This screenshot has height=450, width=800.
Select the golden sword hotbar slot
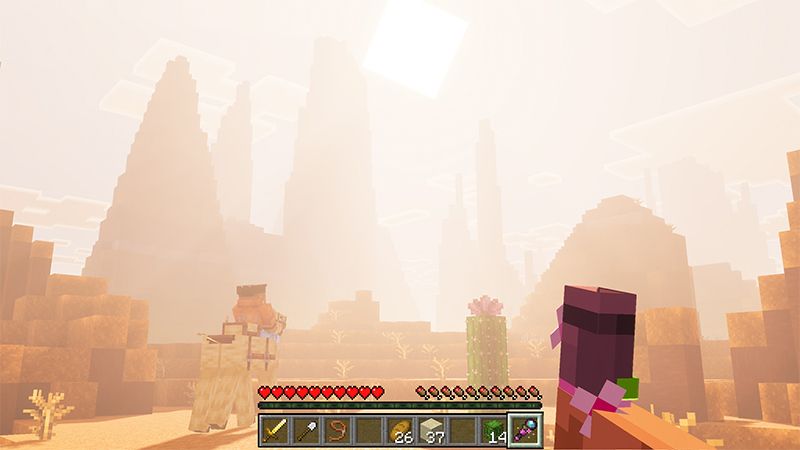(x=276, y=431)
